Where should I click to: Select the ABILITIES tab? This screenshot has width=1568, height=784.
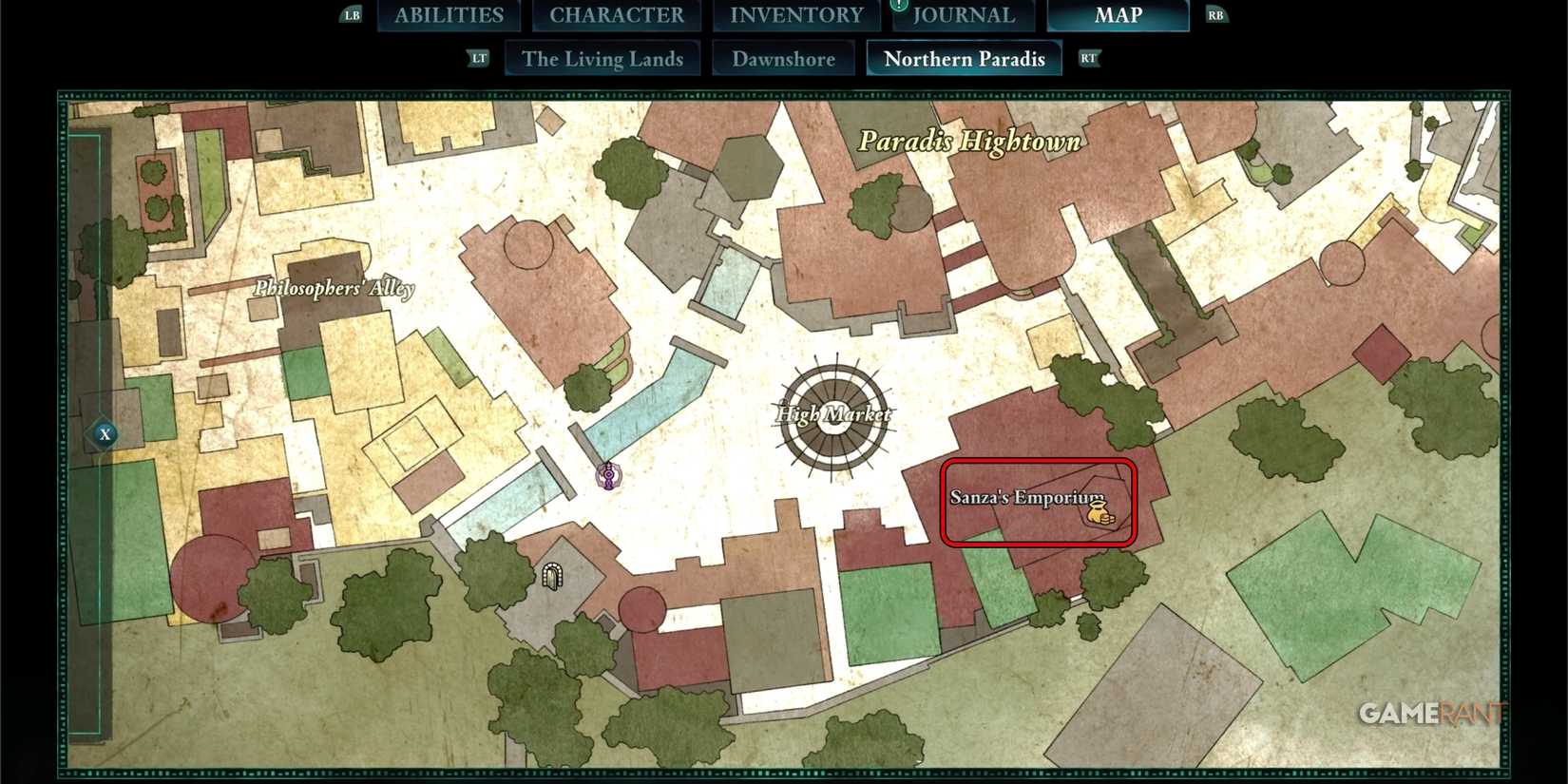pos(449,14)
